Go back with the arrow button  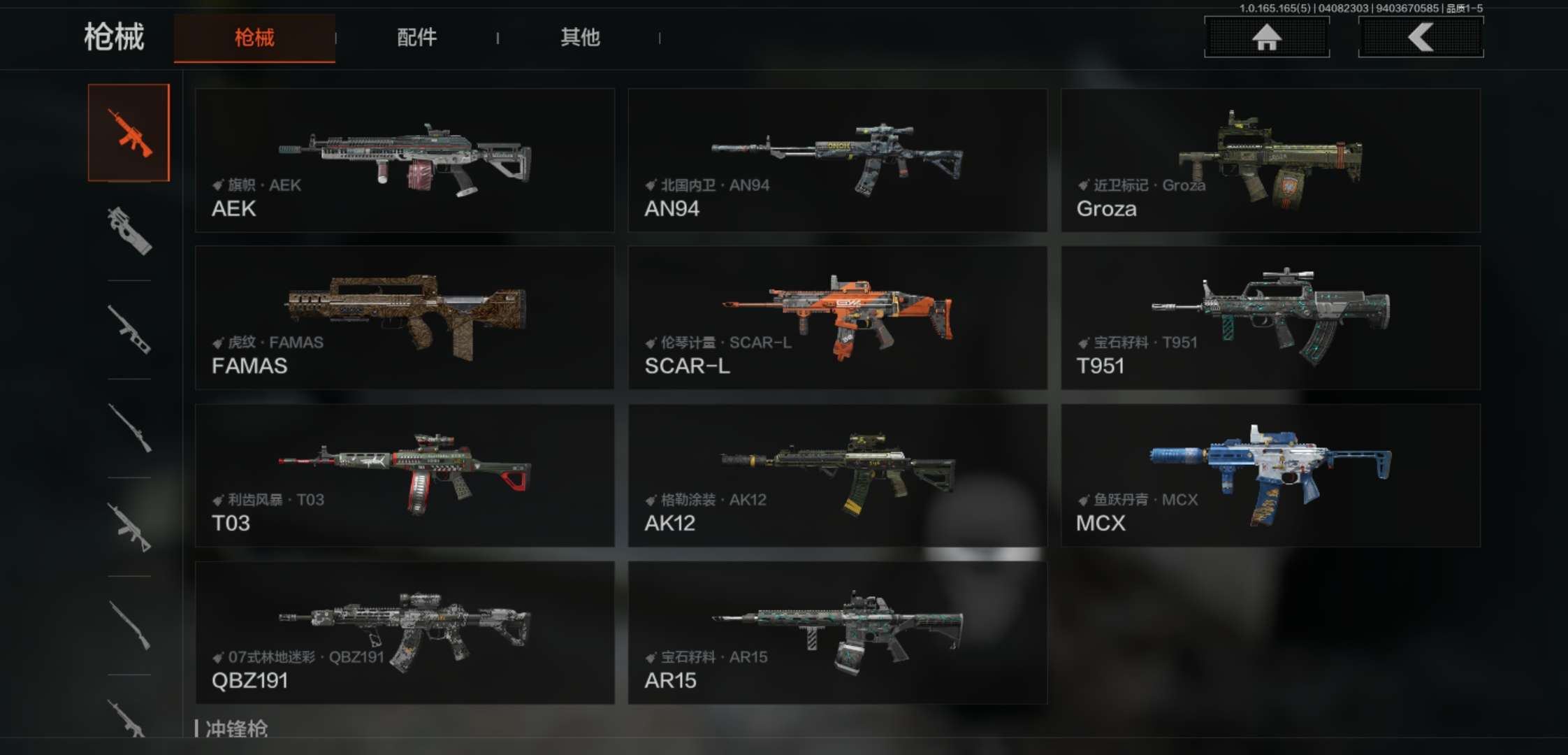[1421, 37]
